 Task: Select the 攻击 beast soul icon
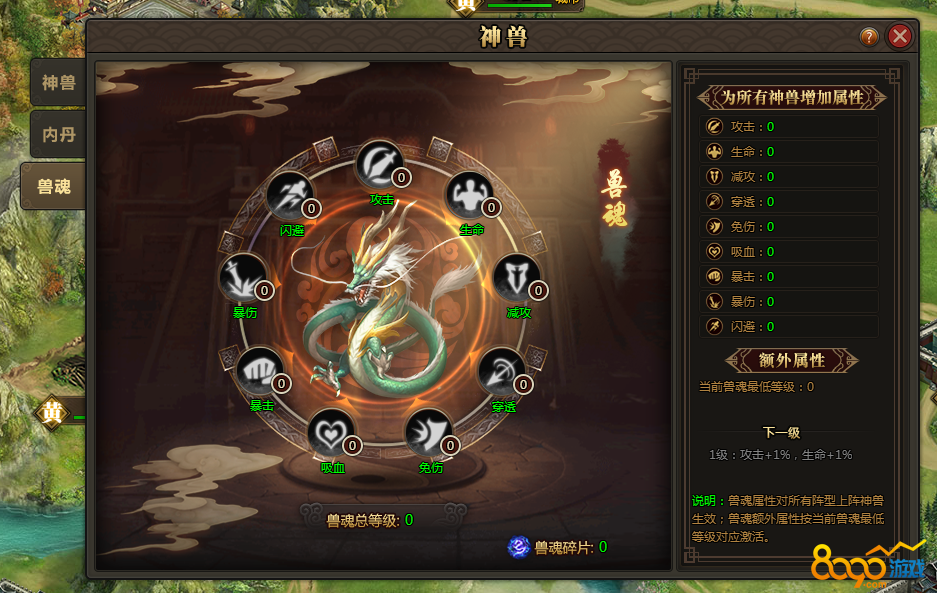[x=380, y=163]
